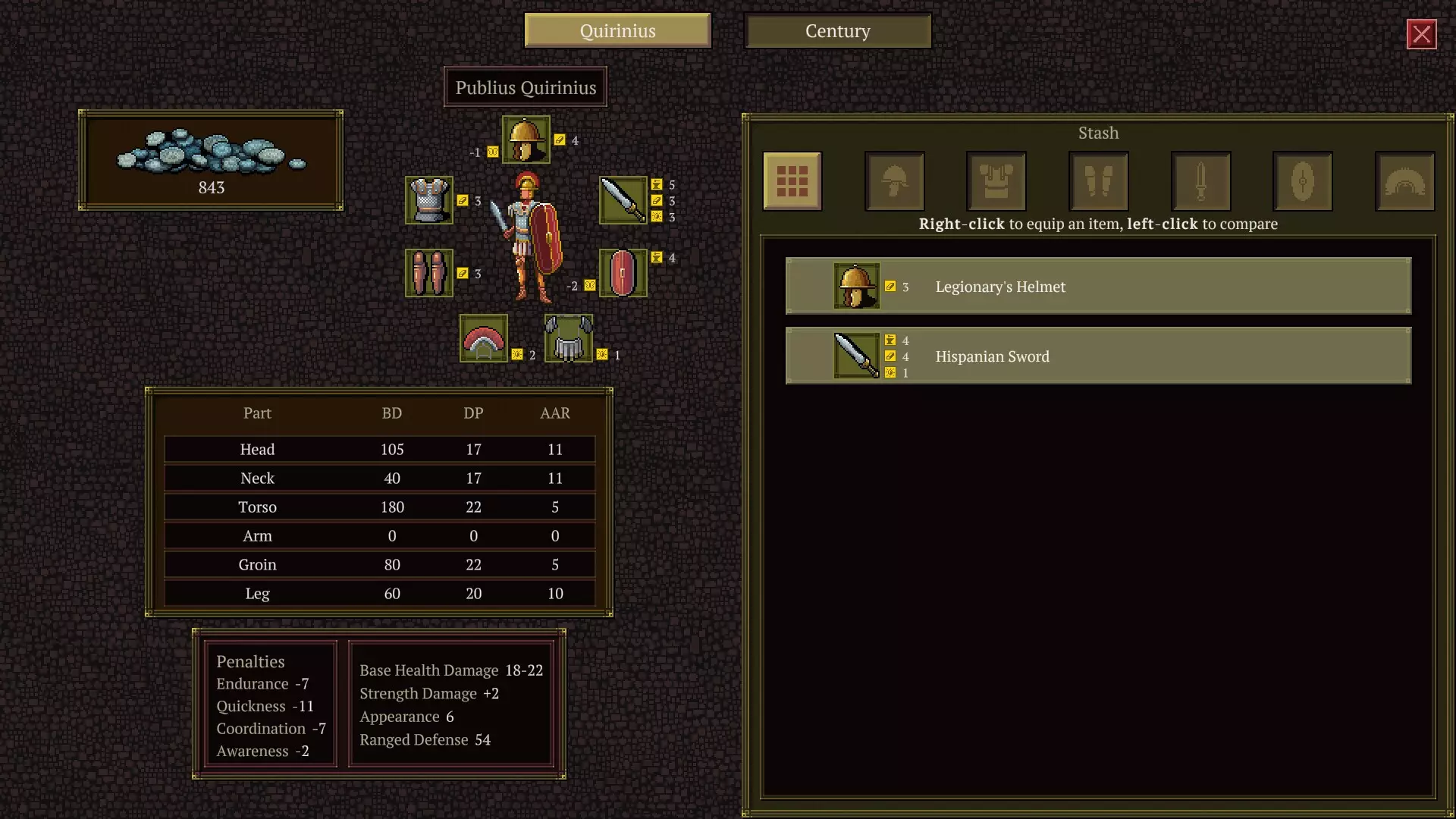Select the equipped helmet slot
The height and width of the screenshot is (819, 1456).
point(526,140)
